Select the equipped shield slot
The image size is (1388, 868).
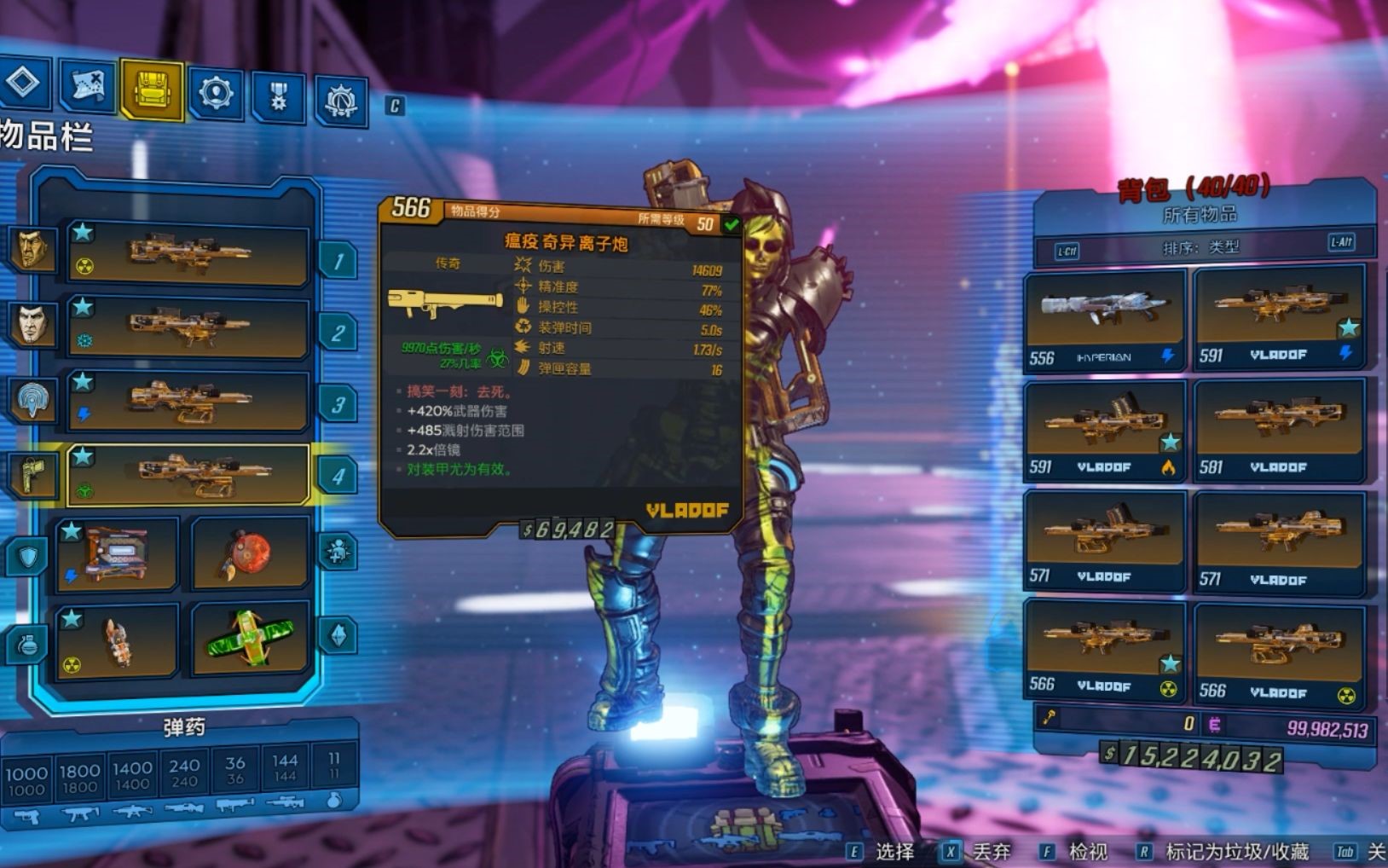tap(117, 554)
